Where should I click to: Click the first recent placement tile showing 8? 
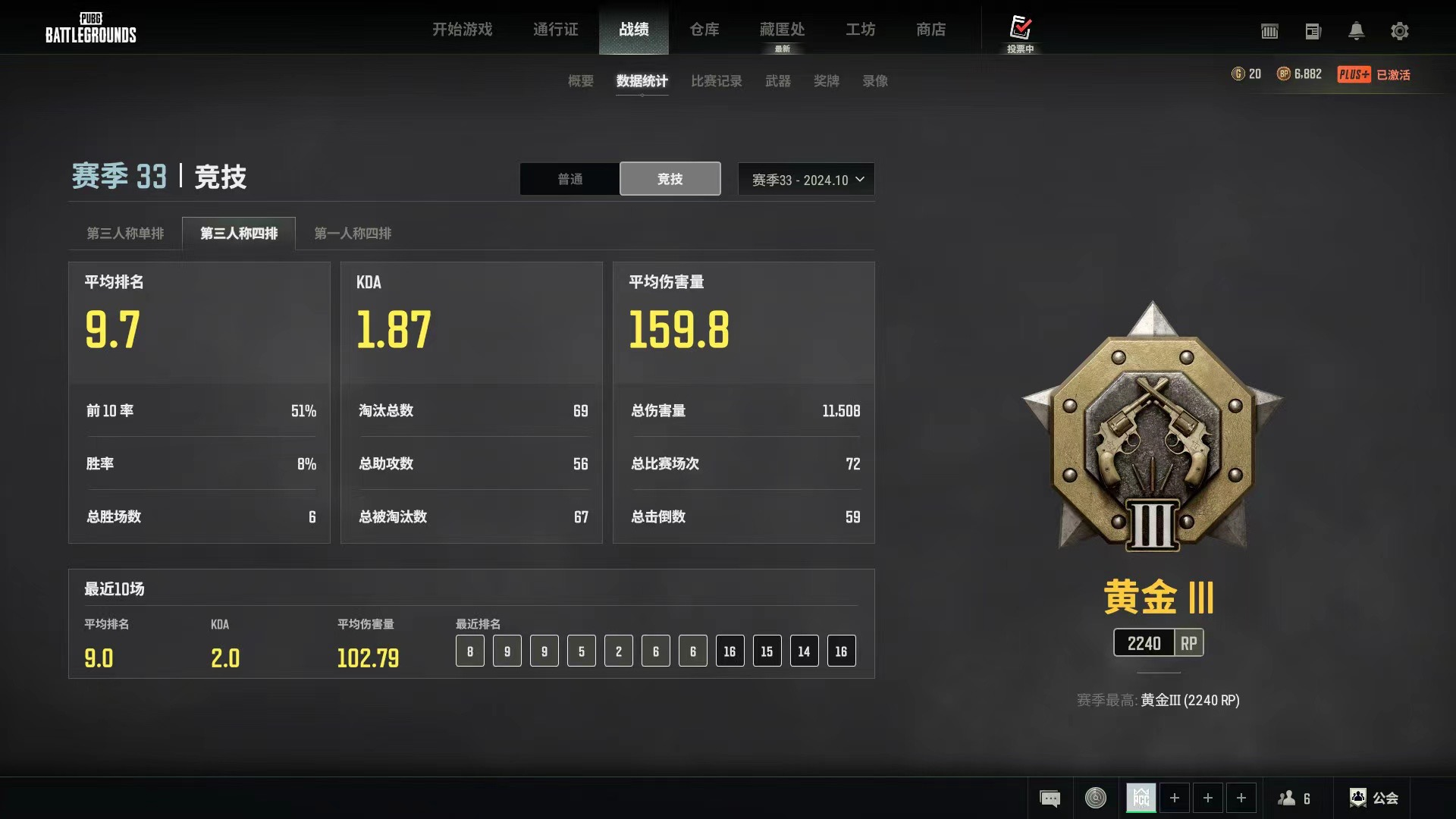click(x=470, y=651)
